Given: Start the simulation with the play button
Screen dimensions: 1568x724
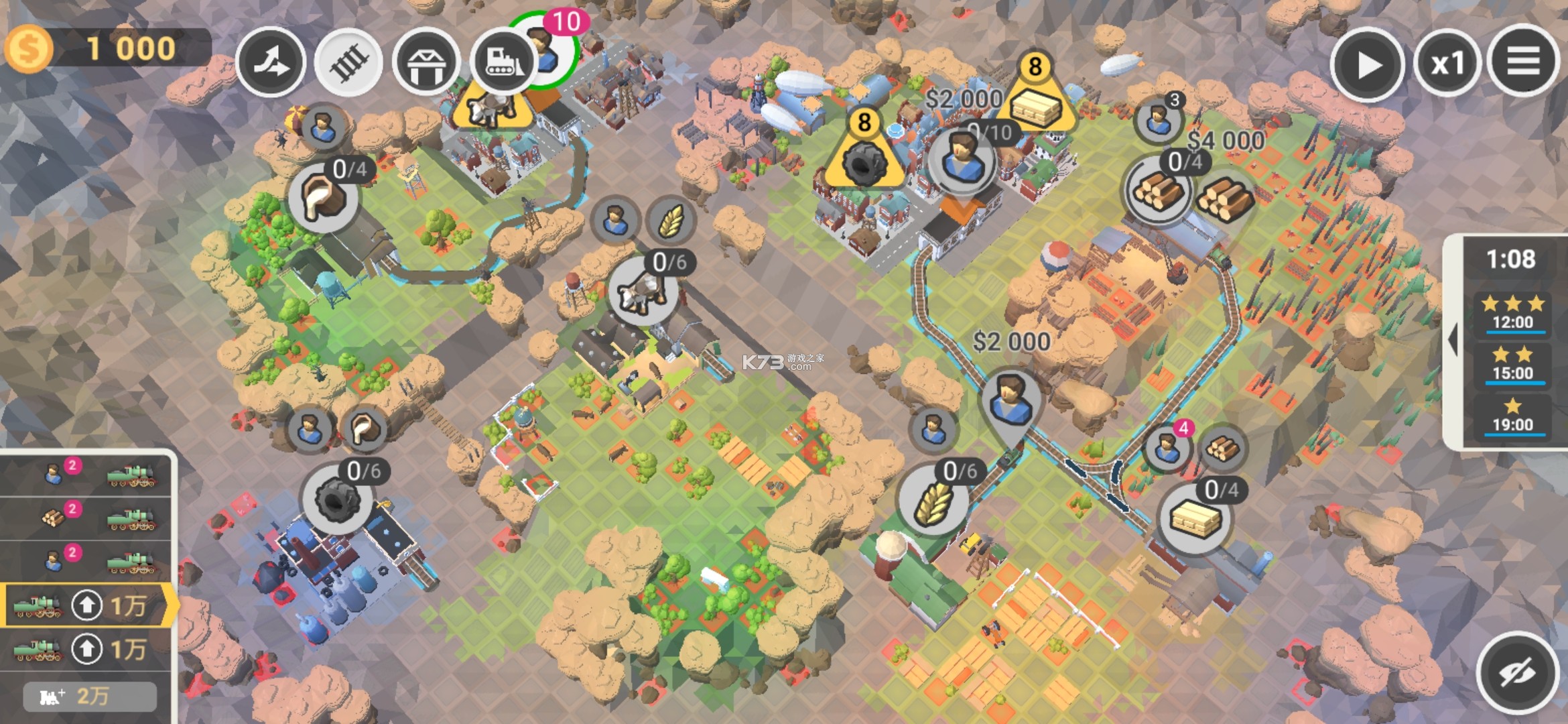Looking at the screenshot, I should pos(1366,64).
